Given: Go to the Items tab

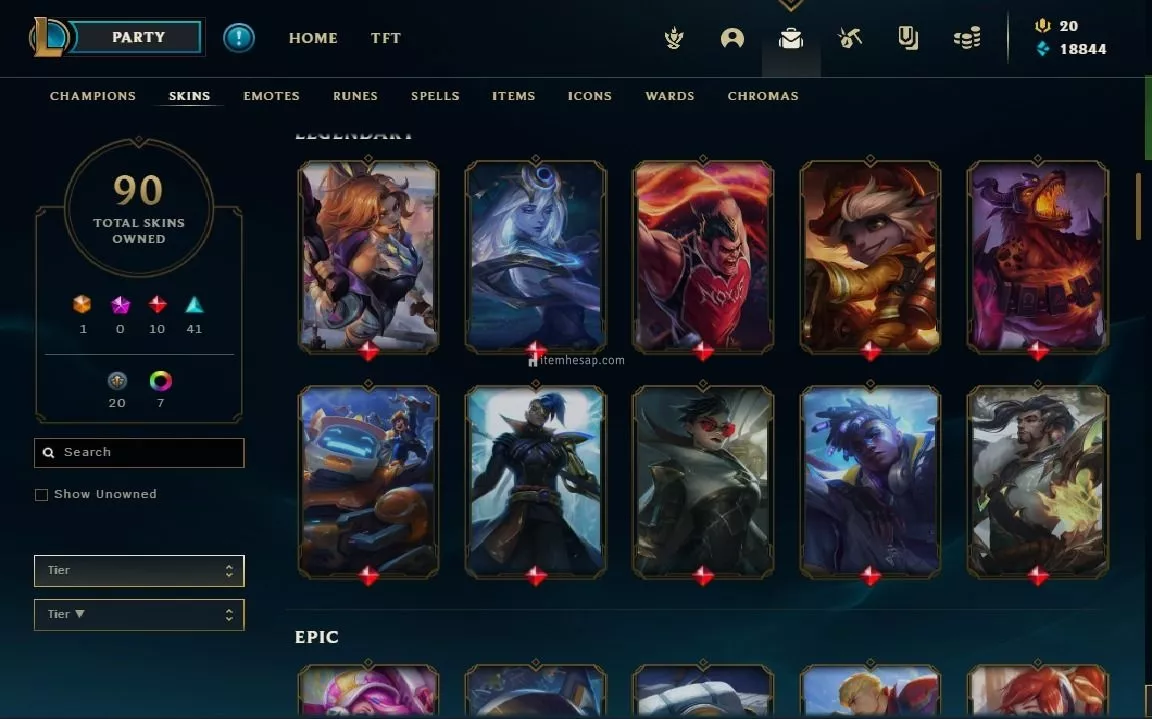Looking at the screenshot, I should 513,96.
